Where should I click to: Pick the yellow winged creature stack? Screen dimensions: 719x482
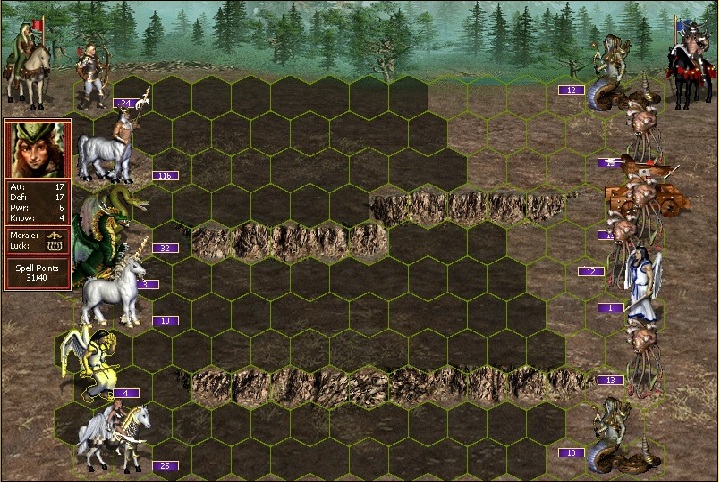(x=90, y=362)
